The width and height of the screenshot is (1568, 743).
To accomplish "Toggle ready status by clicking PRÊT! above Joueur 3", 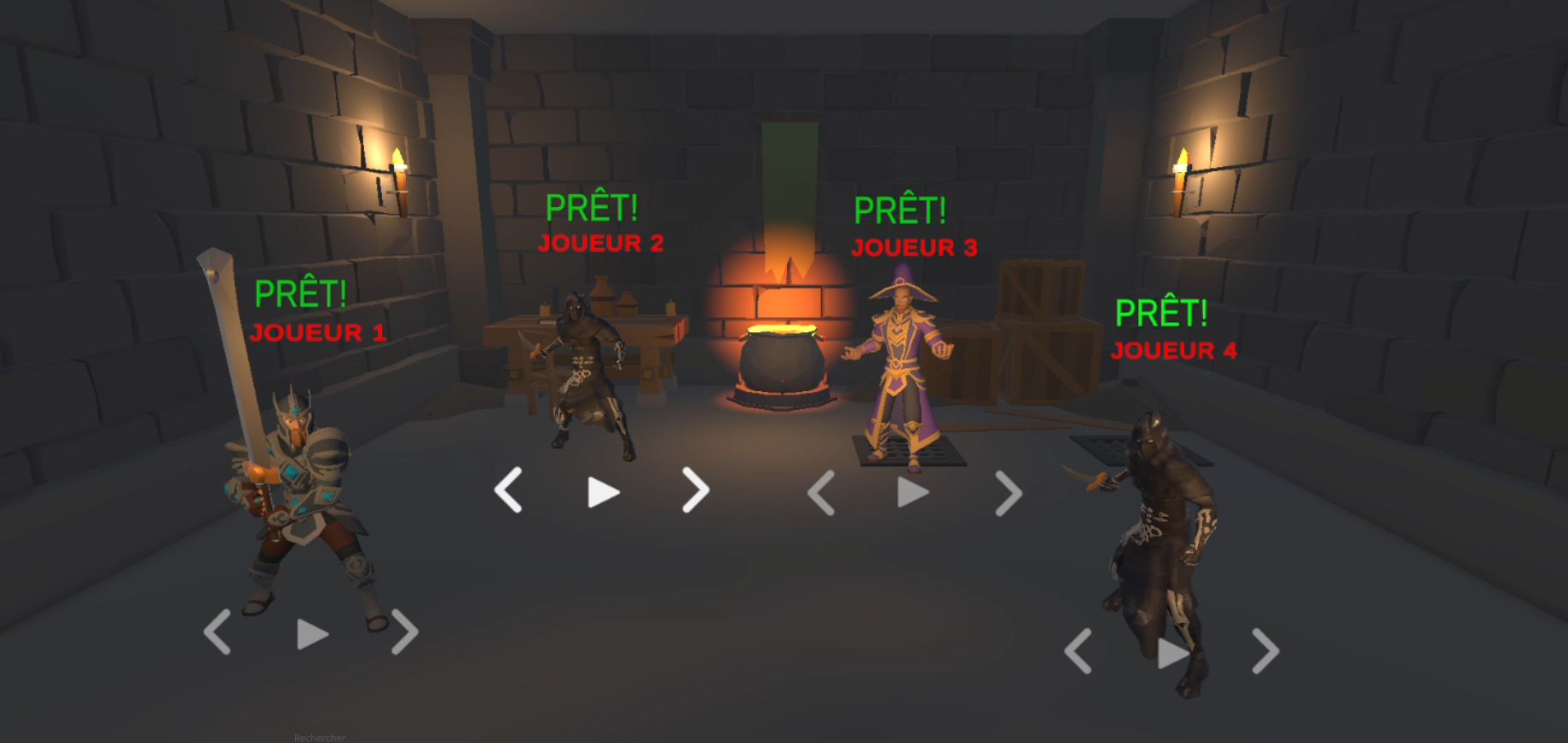I will (x=901, y=208).
